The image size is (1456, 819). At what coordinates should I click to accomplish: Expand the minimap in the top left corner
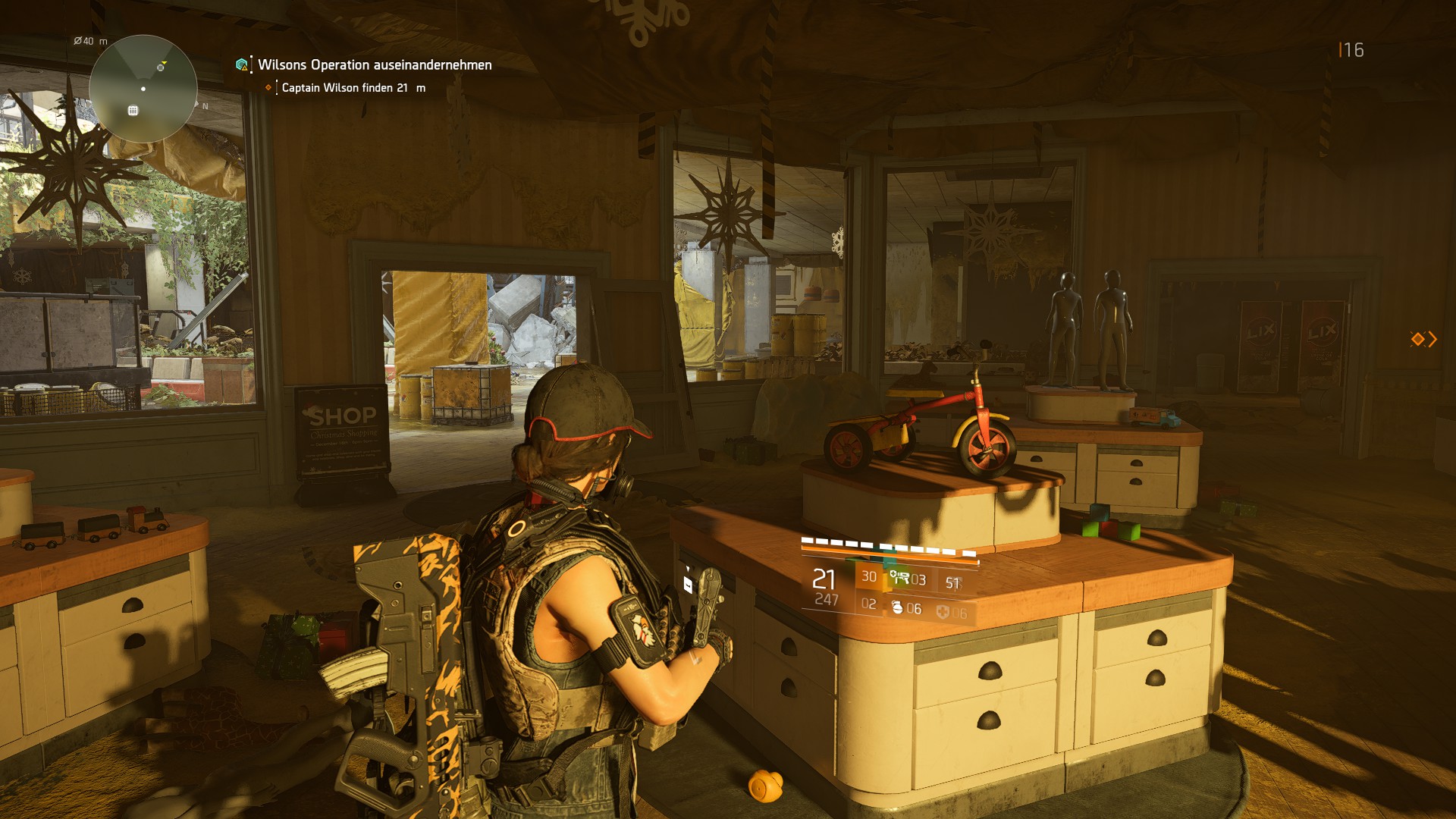[144, 89]
